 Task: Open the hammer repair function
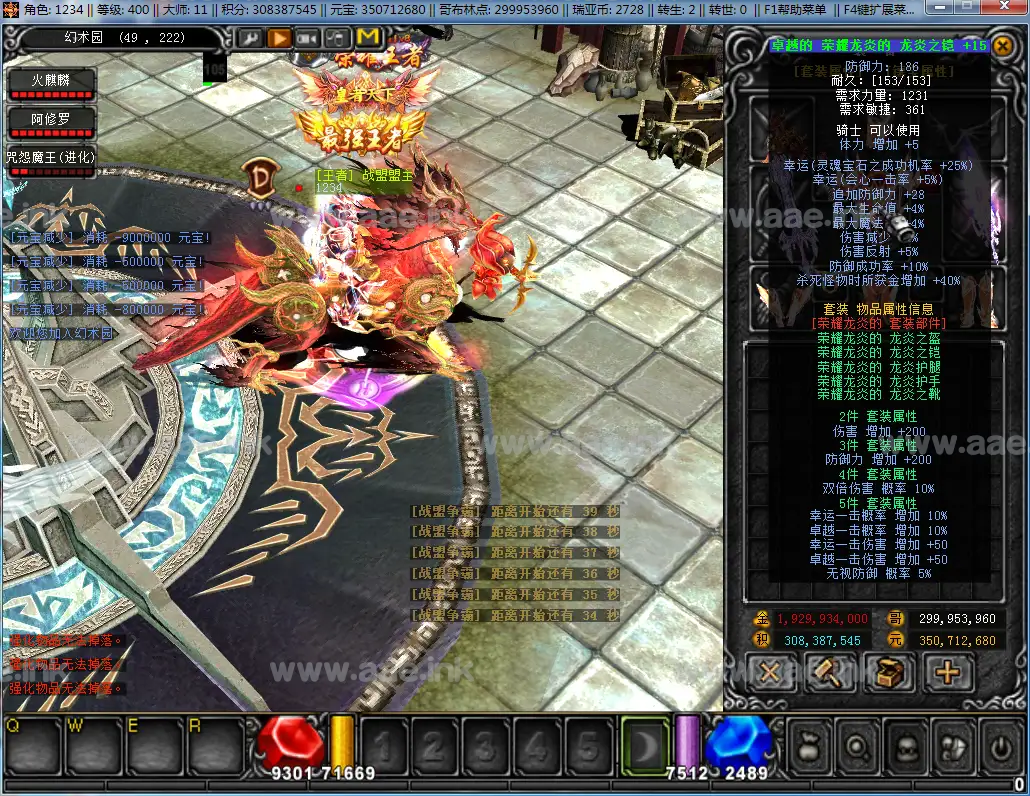829,673
